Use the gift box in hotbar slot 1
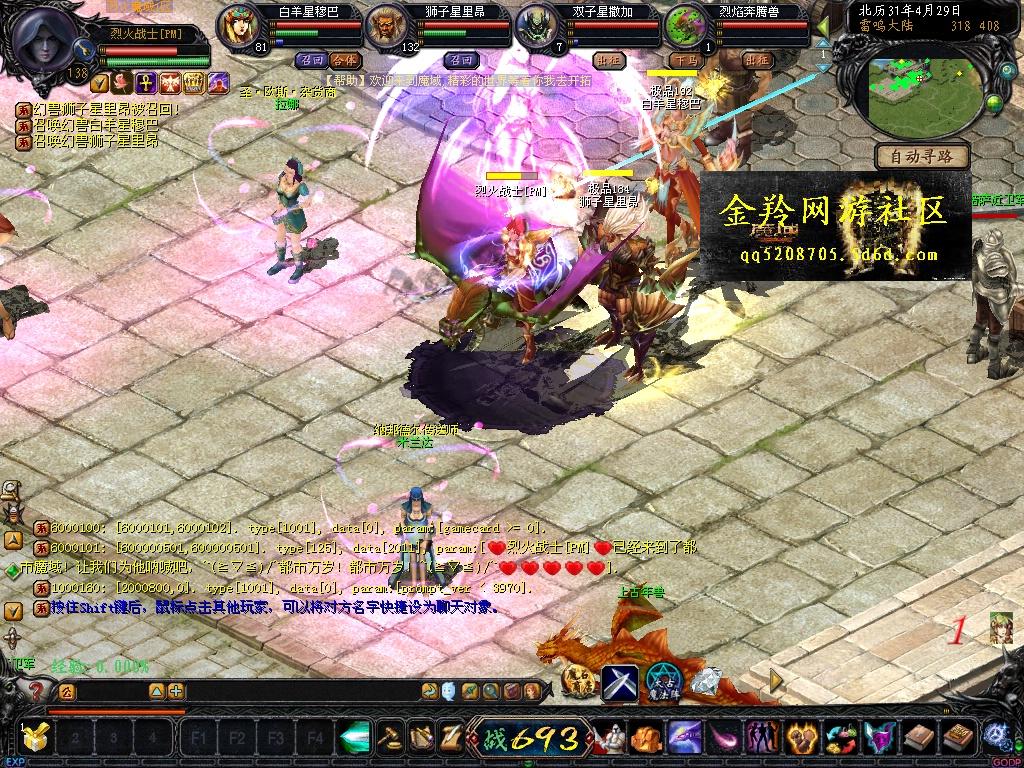Image resolution: width=1024 pixels, height=768 pixels. pyautogui.click(x=35, y=739)
